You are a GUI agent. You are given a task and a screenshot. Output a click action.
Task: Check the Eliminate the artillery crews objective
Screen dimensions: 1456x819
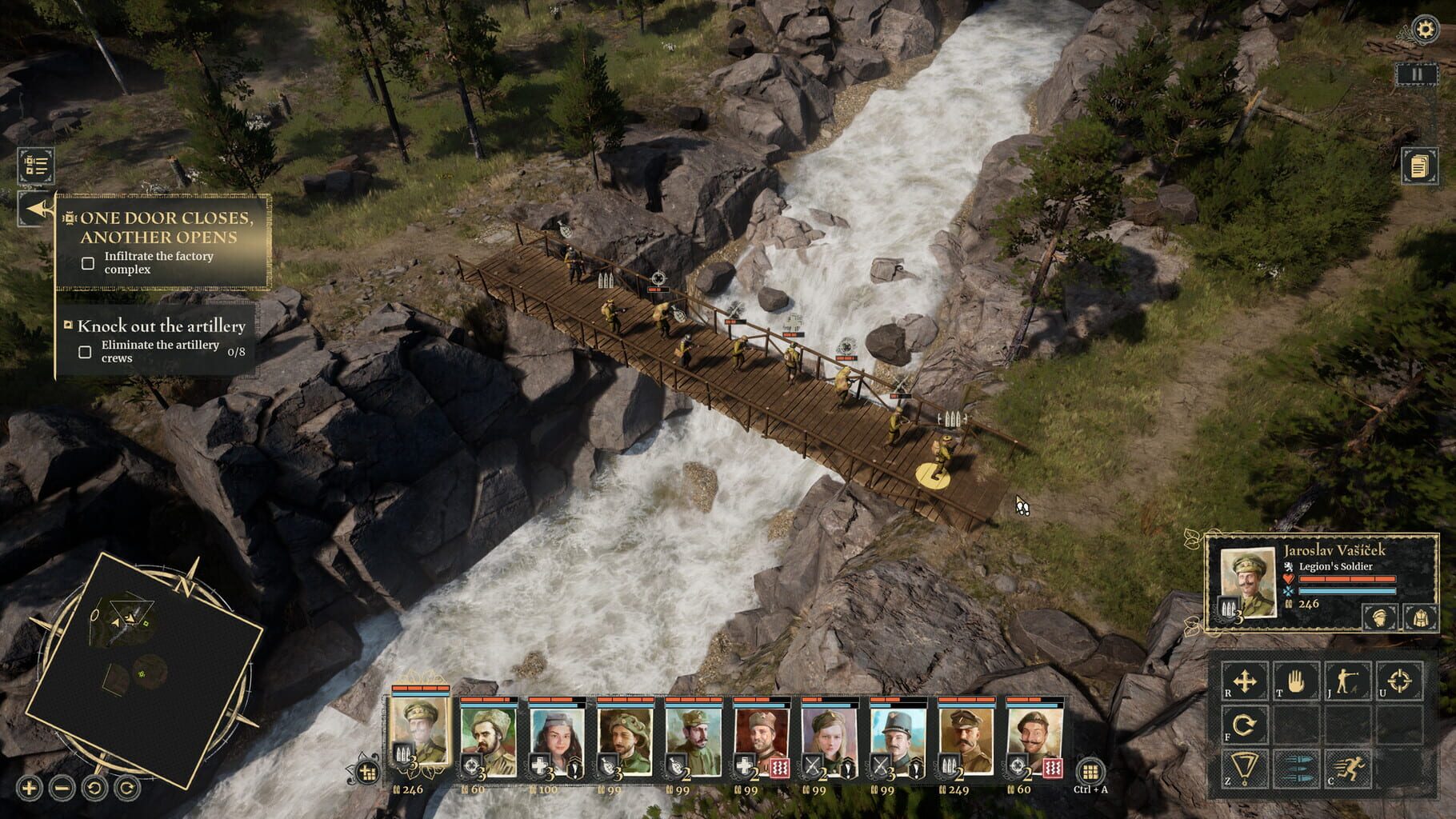86,350
